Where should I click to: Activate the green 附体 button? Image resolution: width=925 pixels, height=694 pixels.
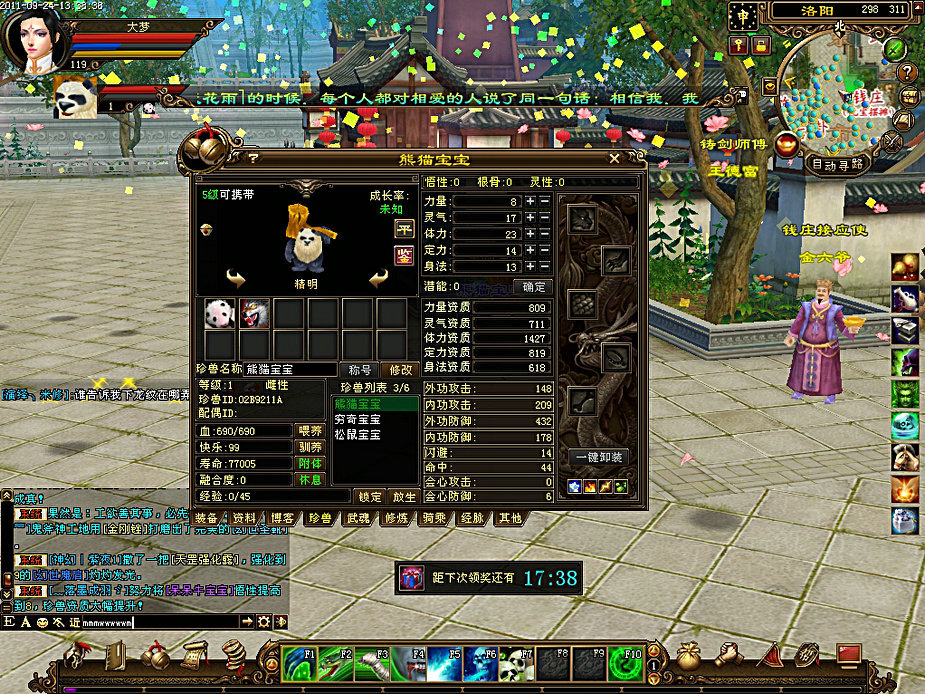311,464
